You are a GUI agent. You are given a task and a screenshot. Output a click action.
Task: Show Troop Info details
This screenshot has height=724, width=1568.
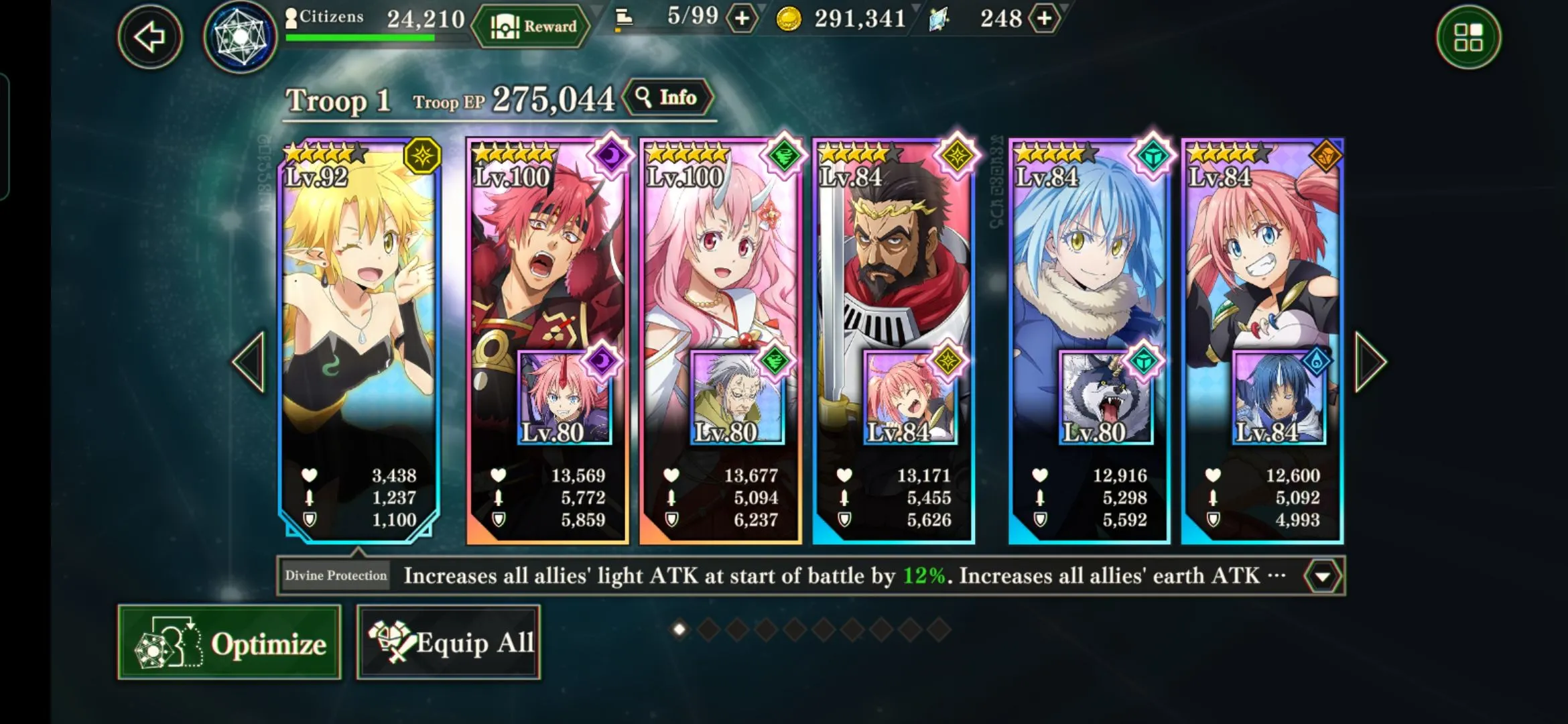tap(667, 99)
